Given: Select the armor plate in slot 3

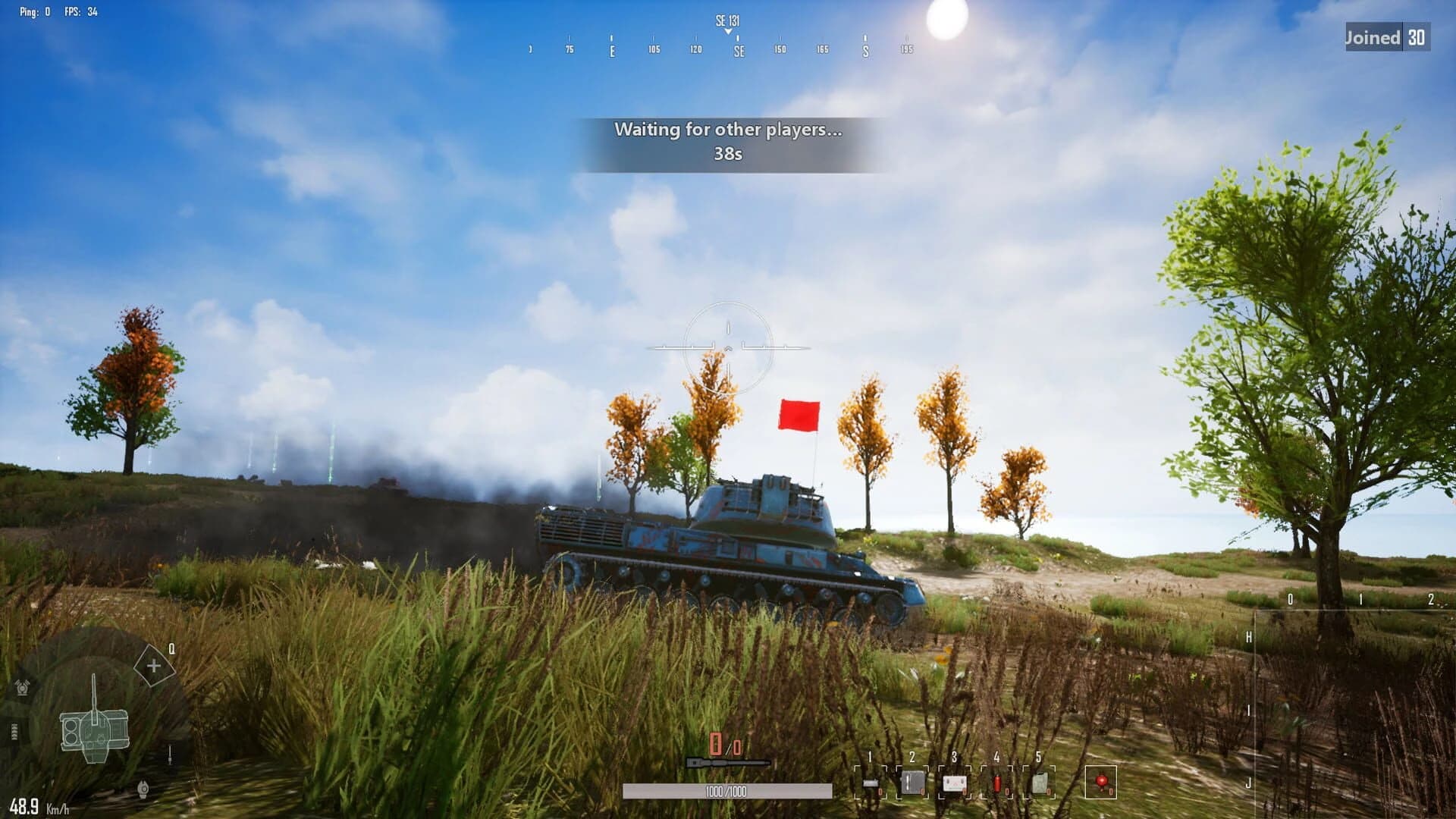Looking at the screenshot, I should pos(954,782).
